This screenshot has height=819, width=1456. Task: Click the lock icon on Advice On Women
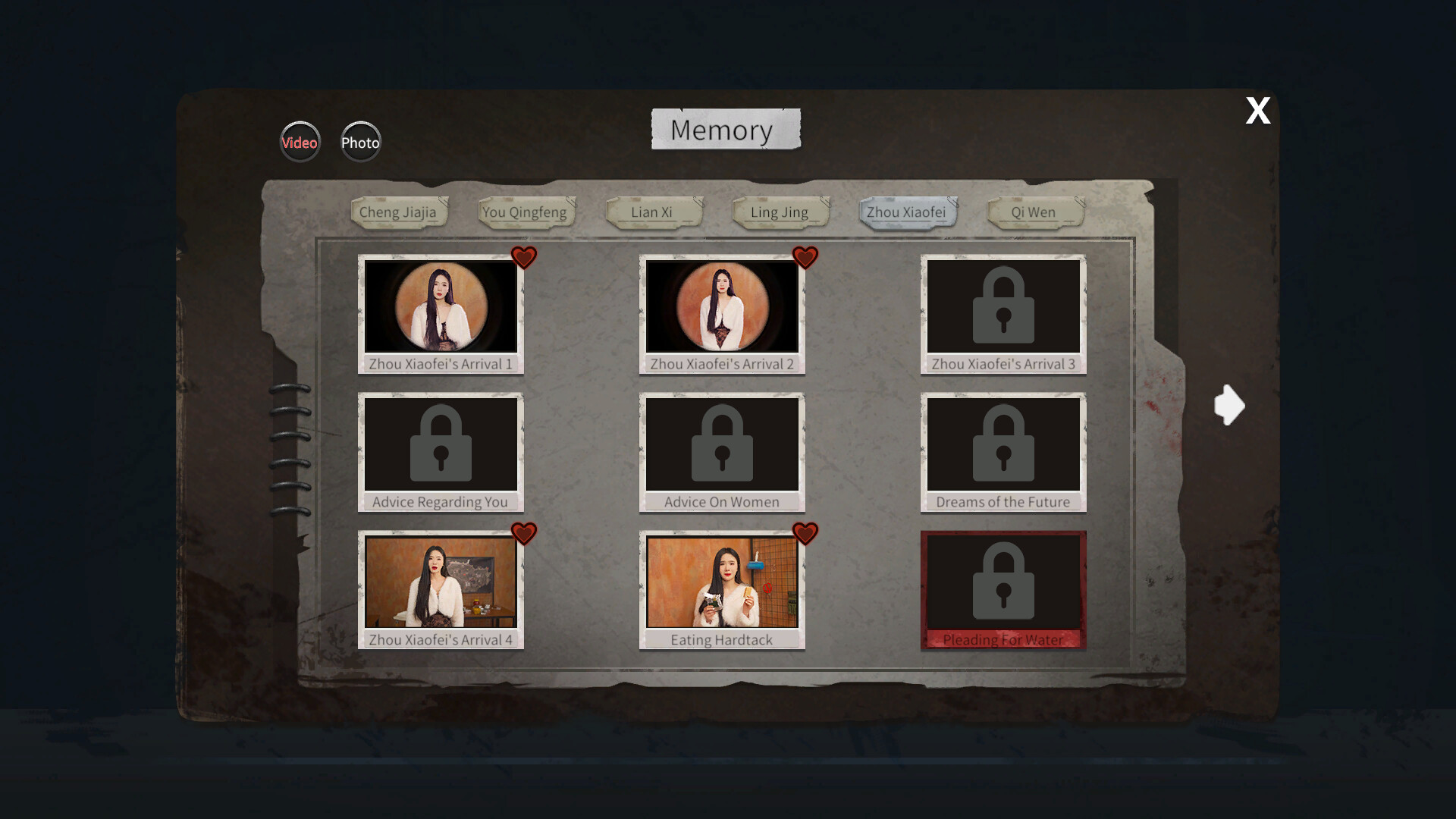pyautogui.click(x=721, y=444)
